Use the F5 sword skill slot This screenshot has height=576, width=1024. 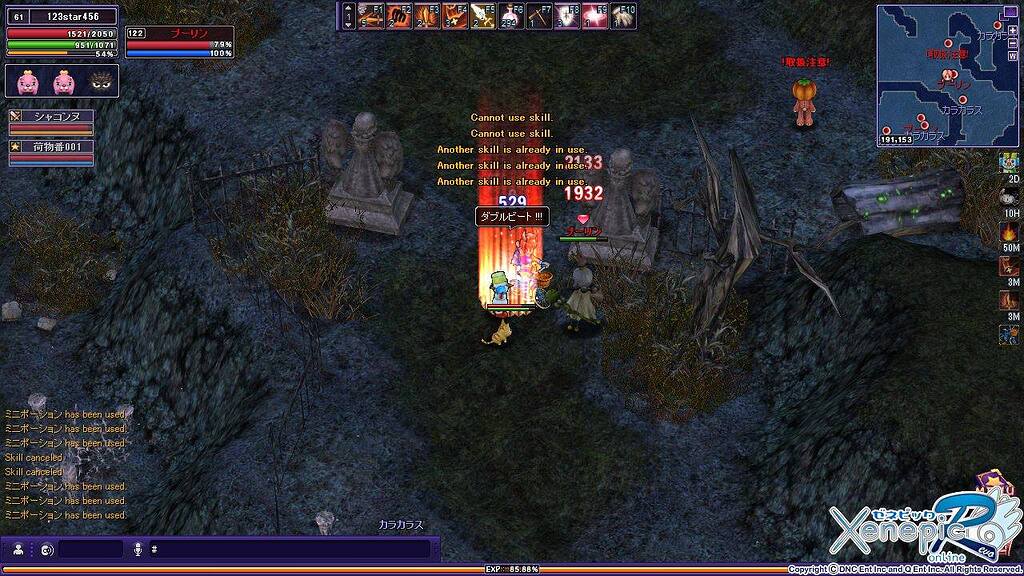483,15
